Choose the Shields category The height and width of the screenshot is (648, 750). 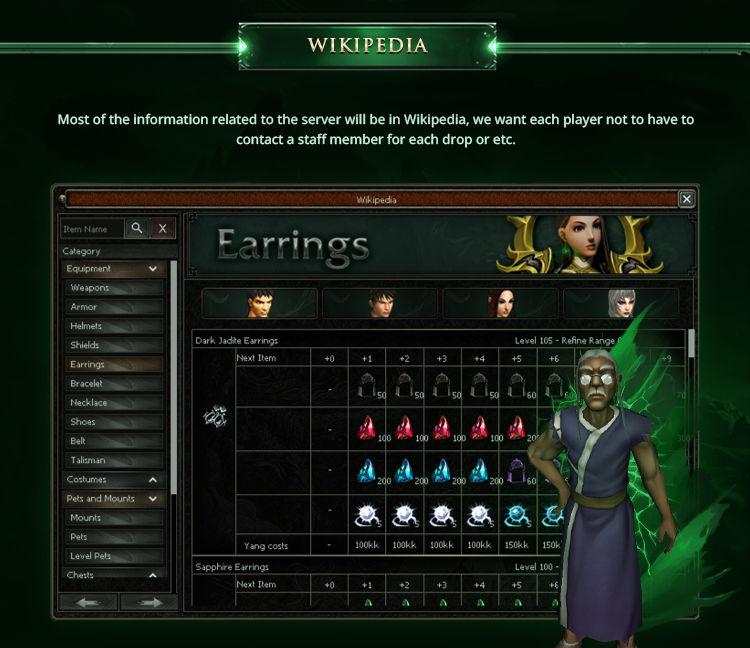[112, 345]
